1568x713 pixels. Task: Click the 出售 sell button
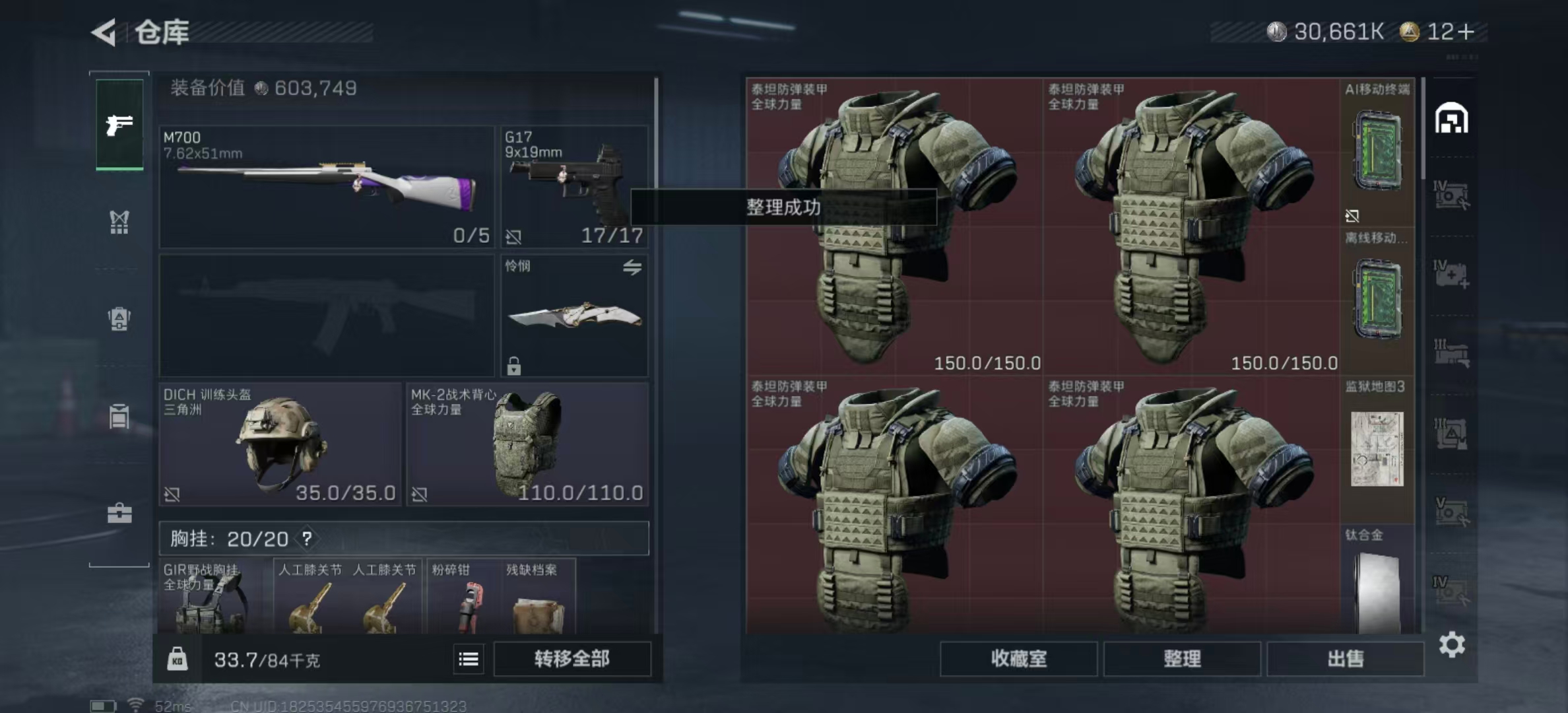point(1346,659)
